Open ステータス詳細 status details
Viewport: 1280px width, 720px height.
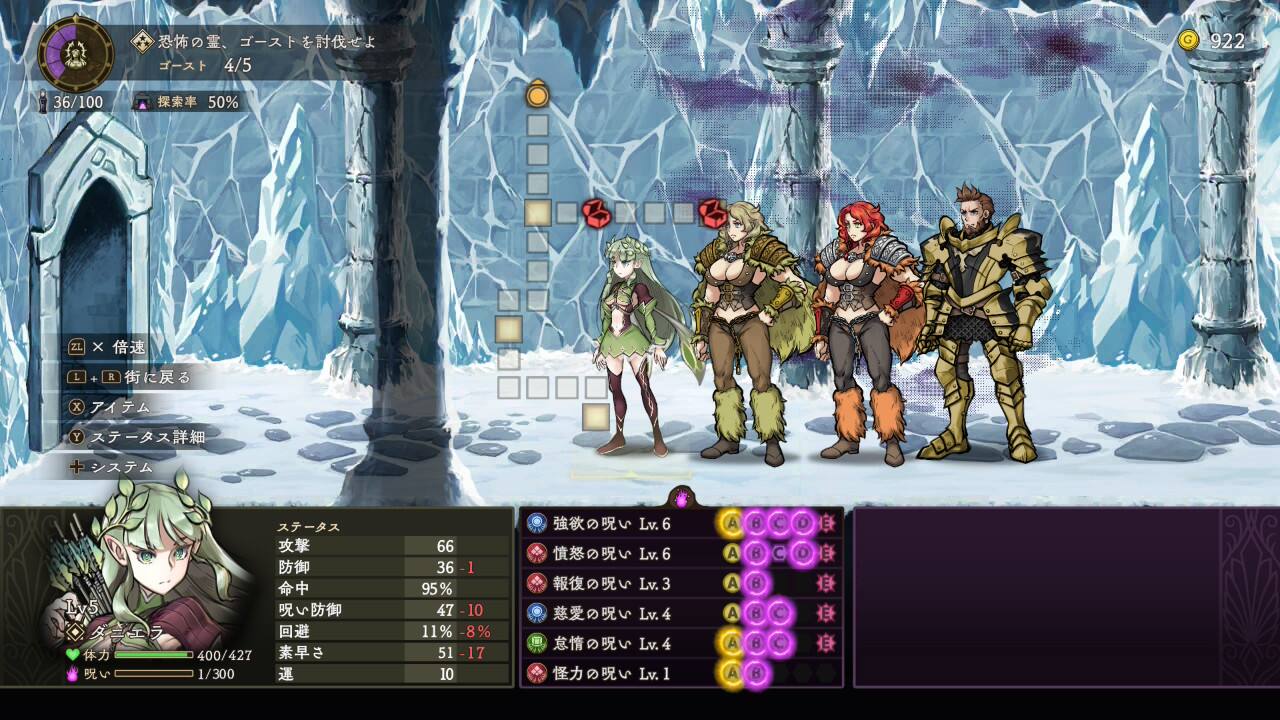pos(134,437)
